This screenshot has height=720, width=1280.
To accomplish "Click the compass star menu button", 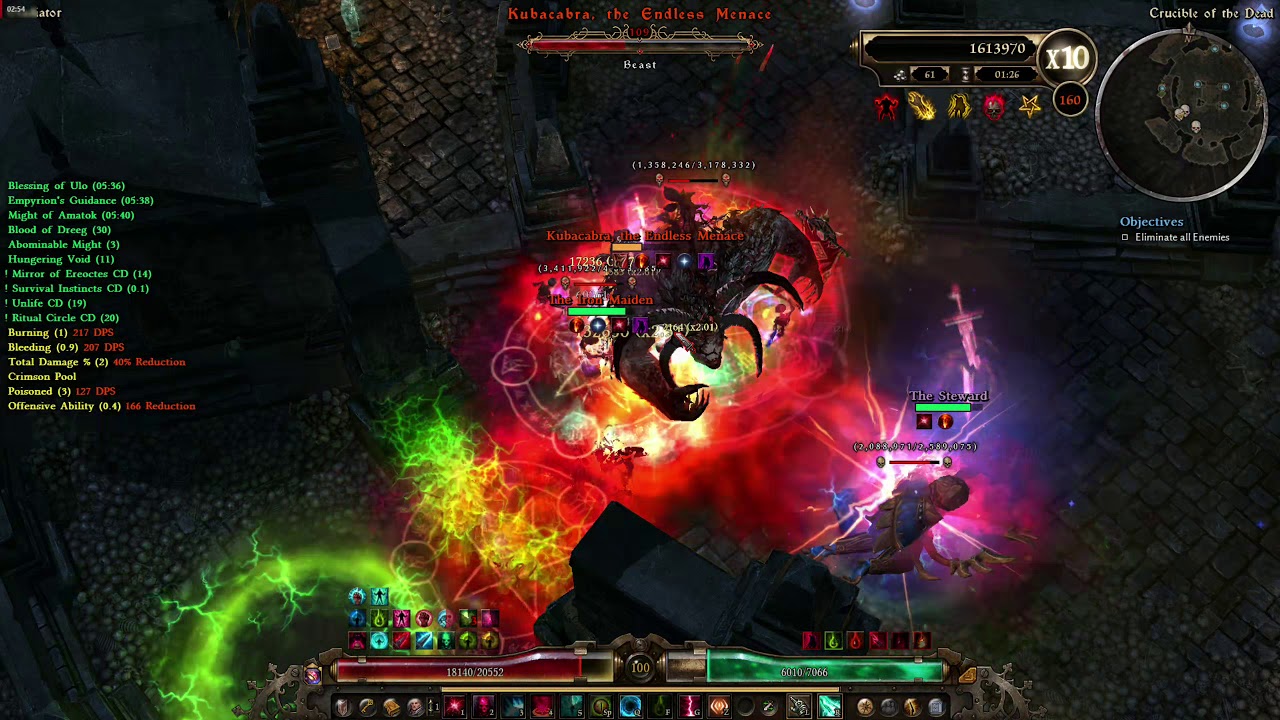I will (865, 707).
